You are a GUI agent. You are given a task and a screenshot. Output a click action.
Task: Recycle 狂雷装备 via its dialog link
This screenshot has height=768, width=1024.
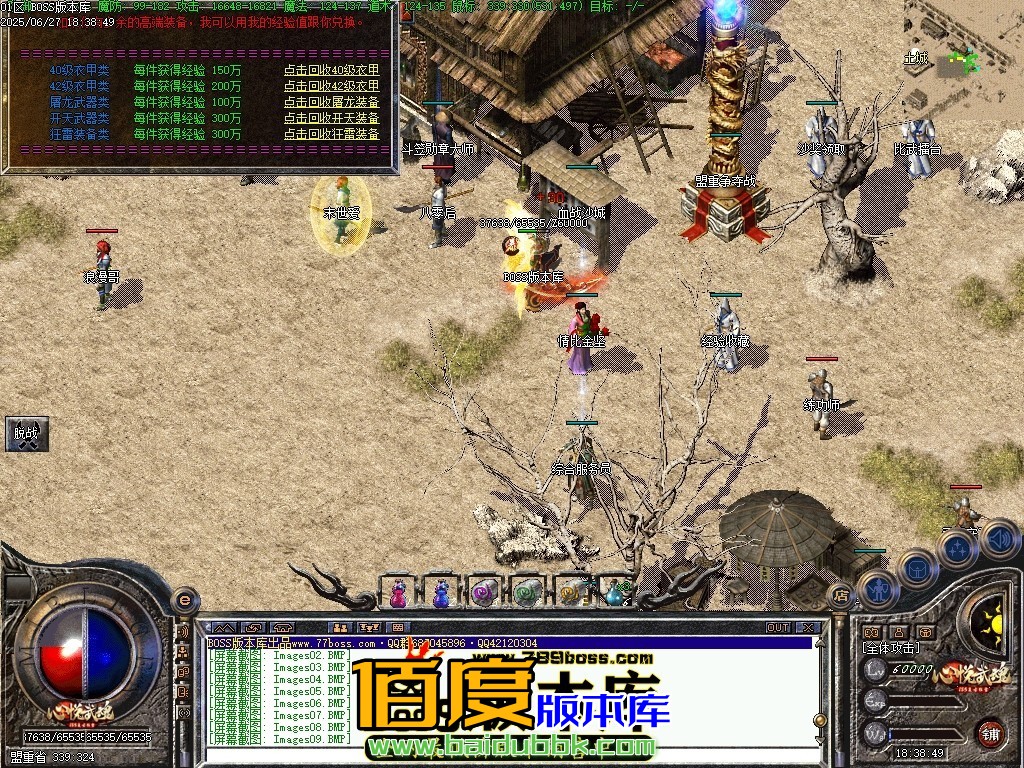coord(331,134)
